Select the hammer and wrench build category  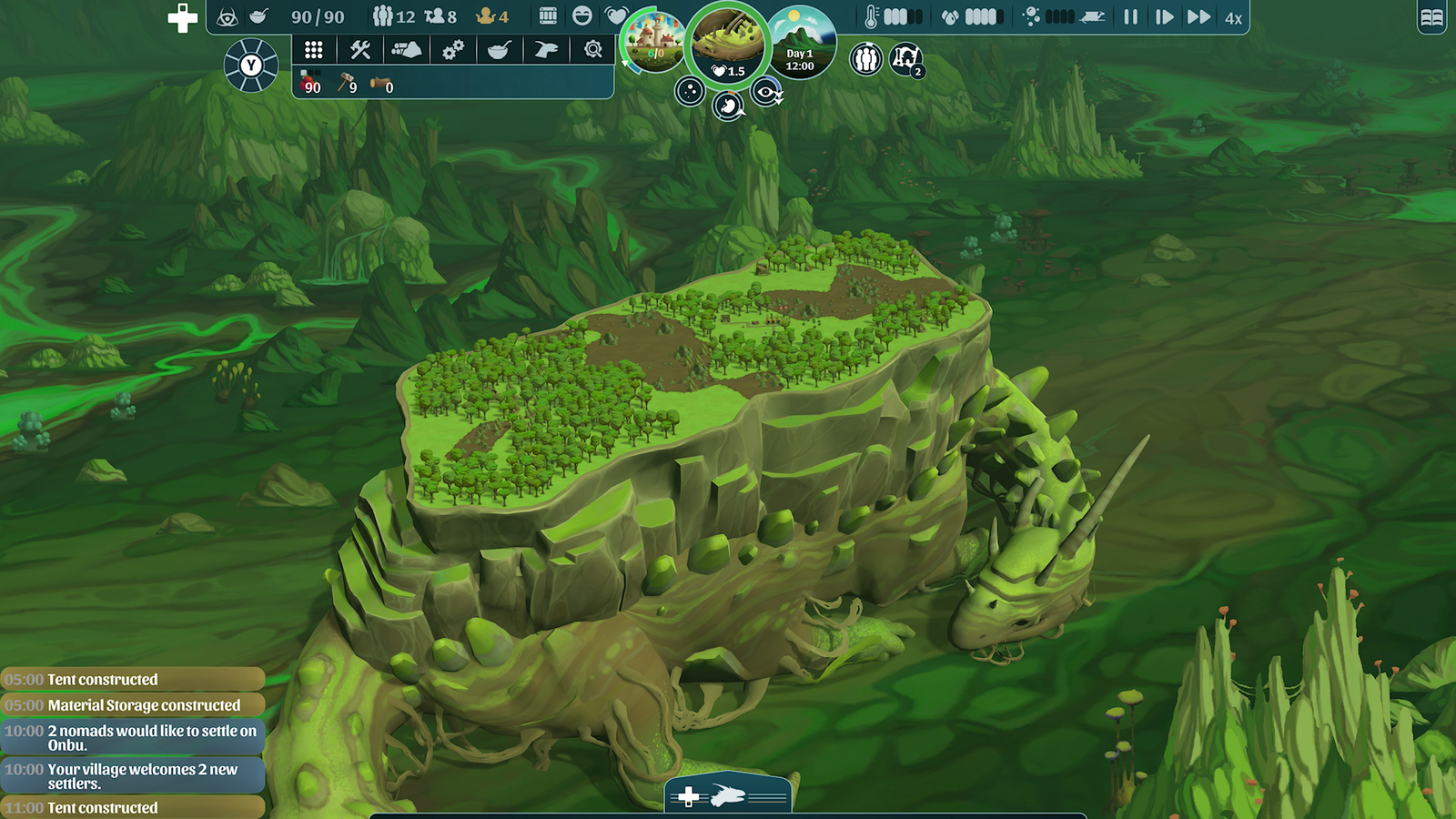360,50
